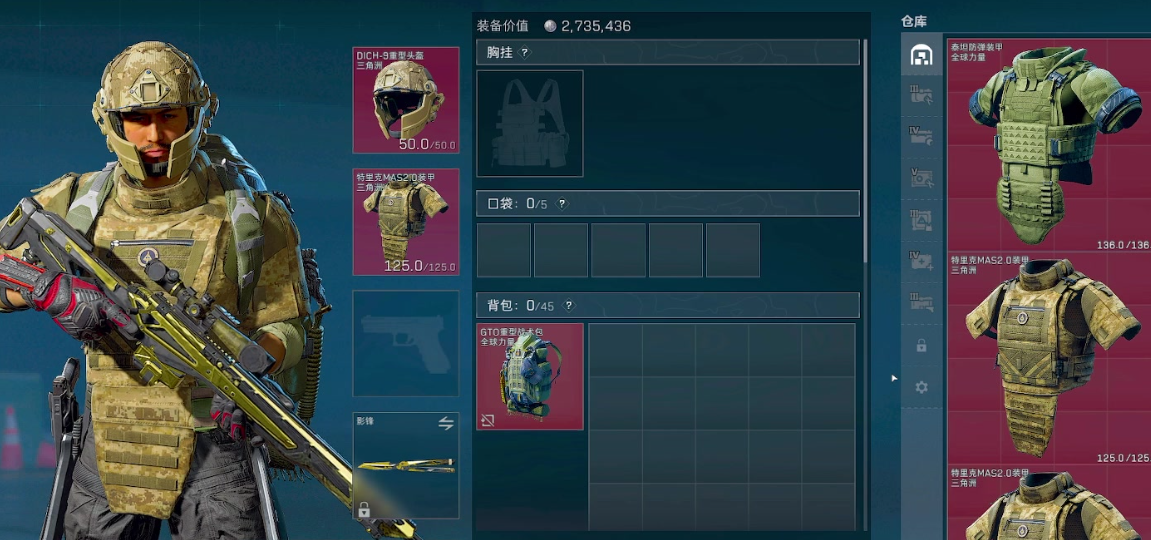Click the swap arrows on the knife slot

pyautogui.click(x=446, y=424)
